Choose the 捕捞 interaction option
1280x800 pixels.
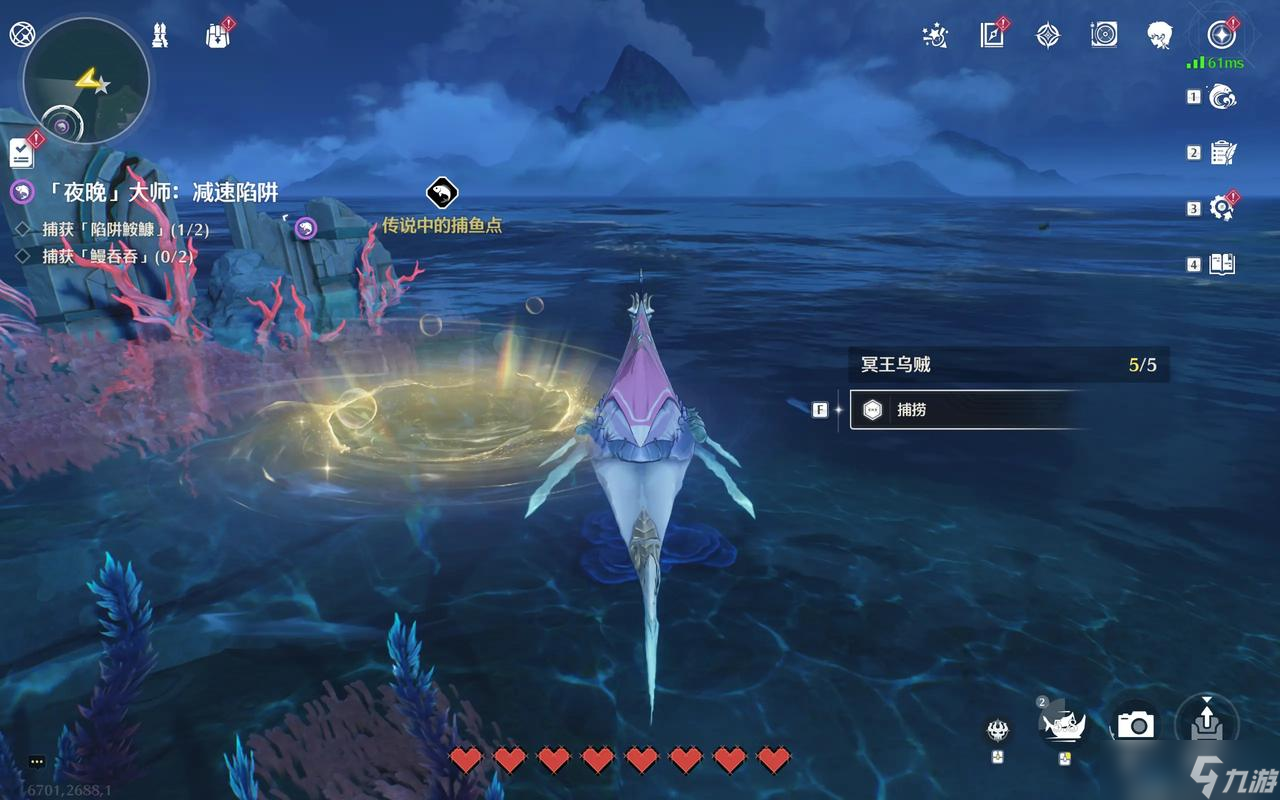(x=965, y=409)
